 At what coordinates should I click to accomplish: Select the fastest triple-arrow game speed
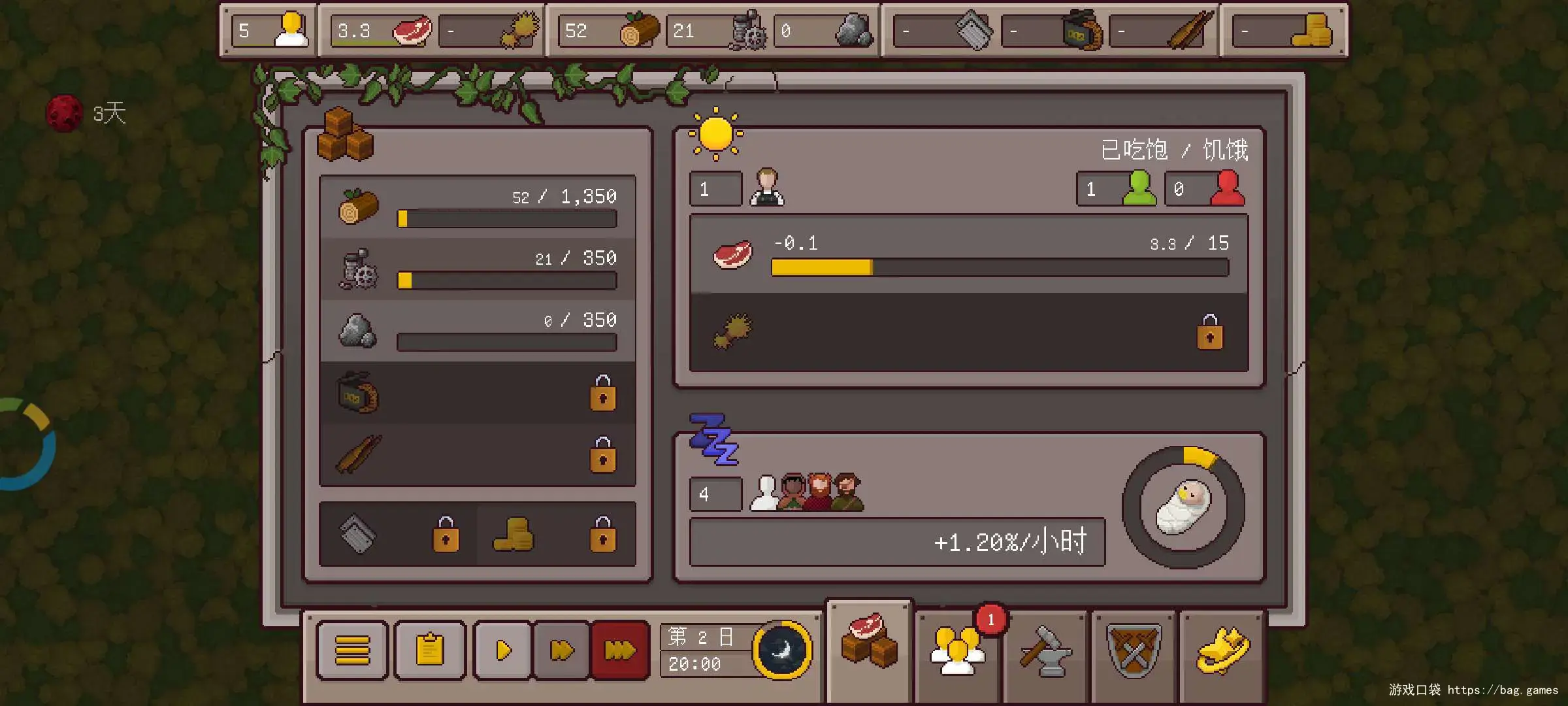[x=619, y=650]
